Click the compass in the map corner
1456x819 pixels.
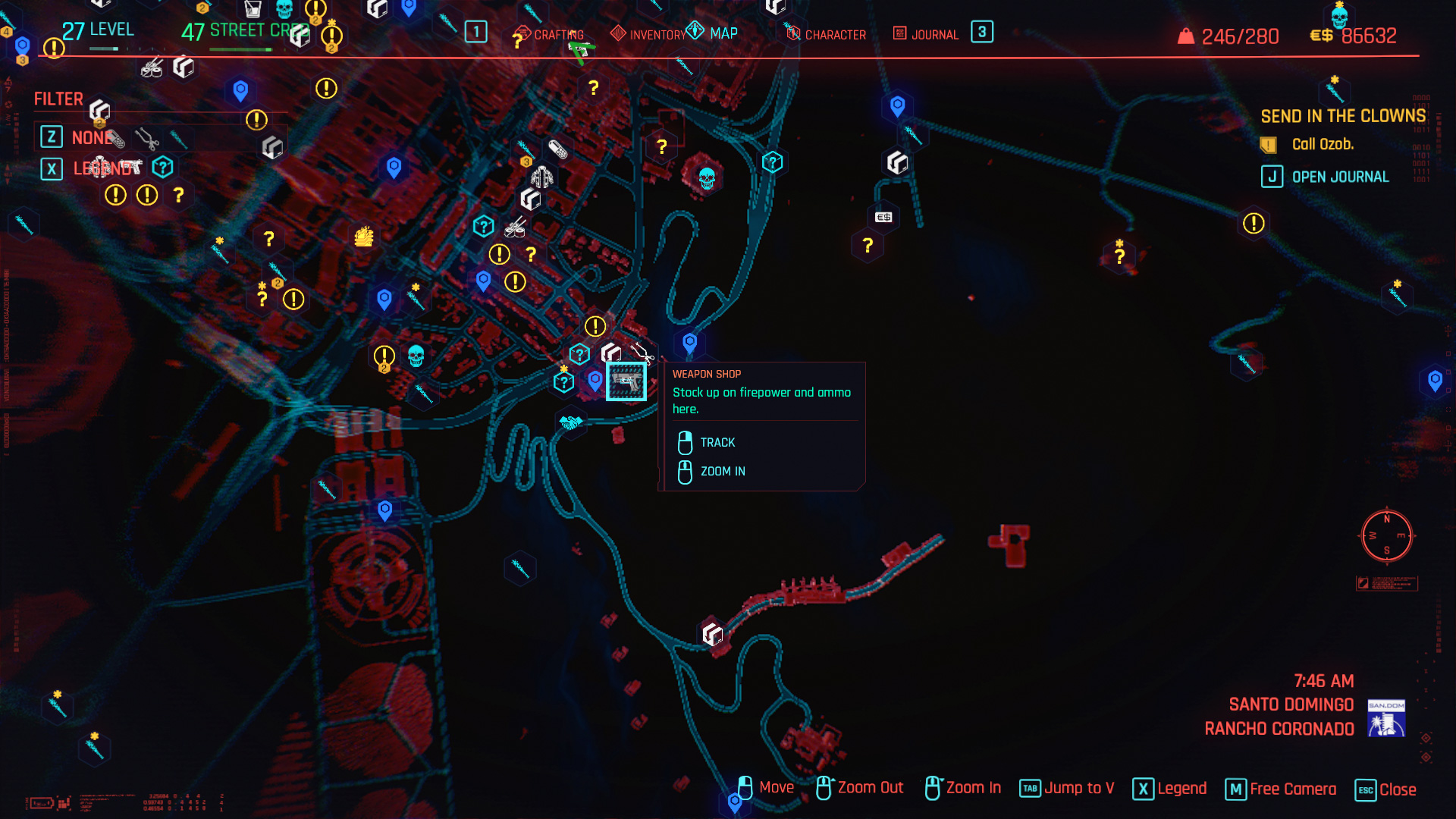[x=1386, y=536]
